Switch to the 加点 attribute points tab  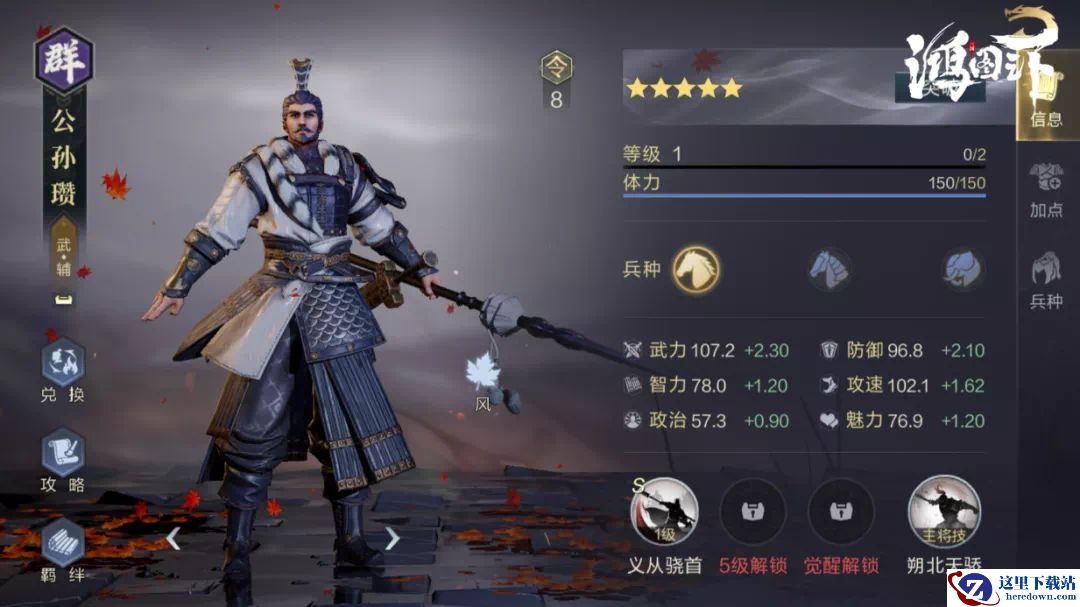(x=1046, y=188)
